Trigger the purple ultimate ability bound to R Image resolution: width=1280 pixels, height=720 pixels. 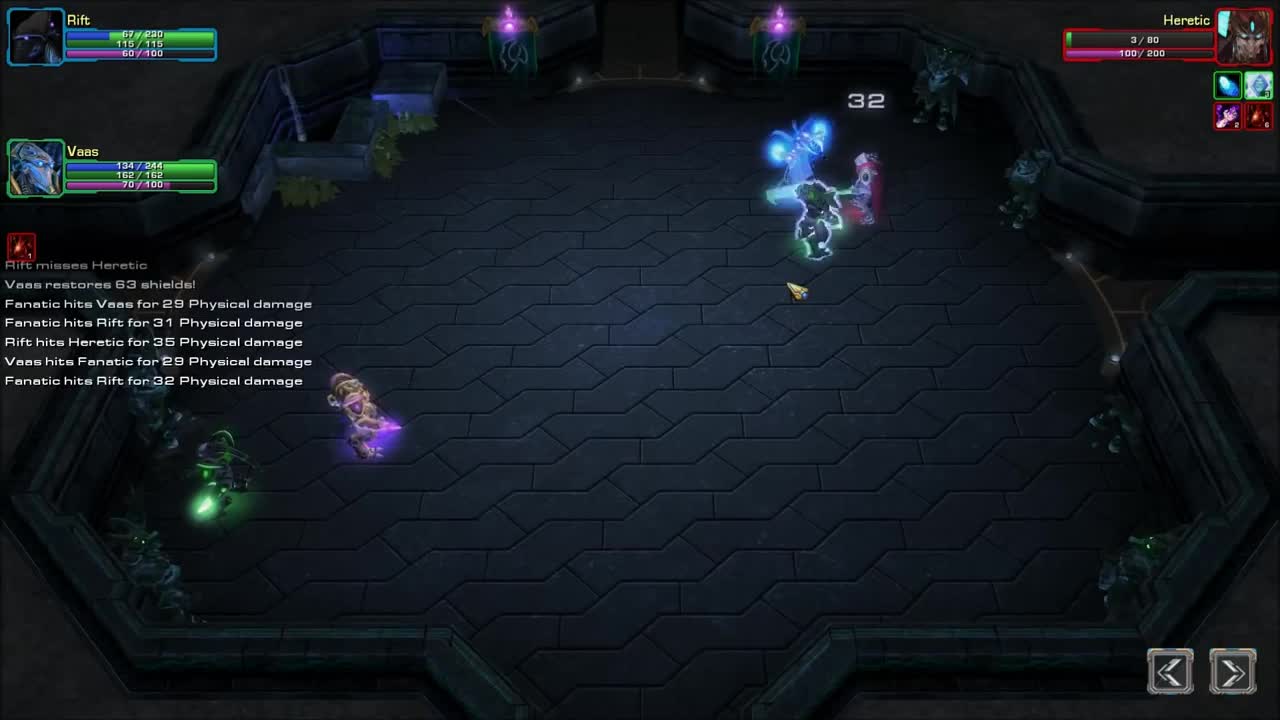[1228, 117]
